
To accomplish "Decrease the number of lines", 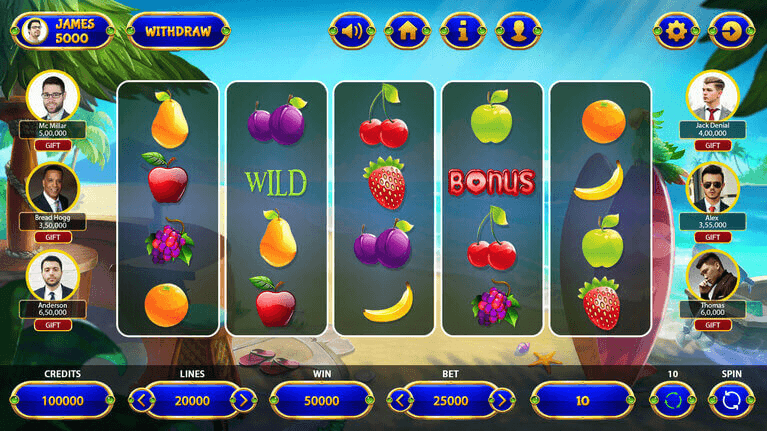I will coord(143,401).
